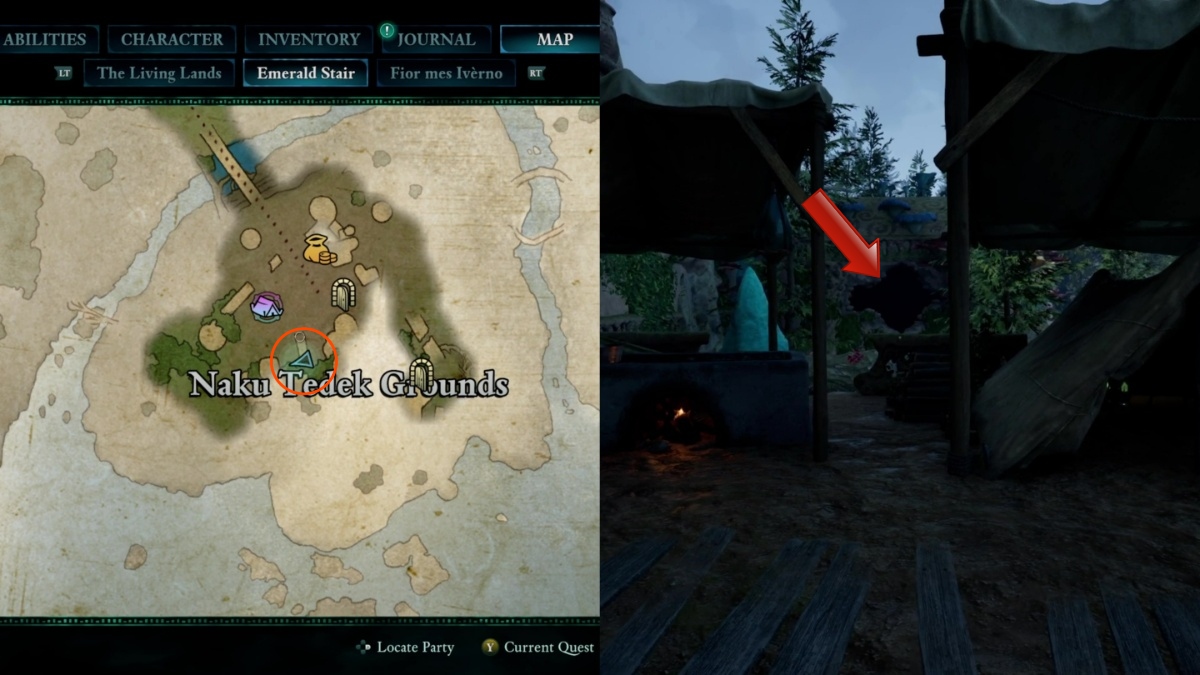Show The Living Lands world map

[x=159, y=73]
